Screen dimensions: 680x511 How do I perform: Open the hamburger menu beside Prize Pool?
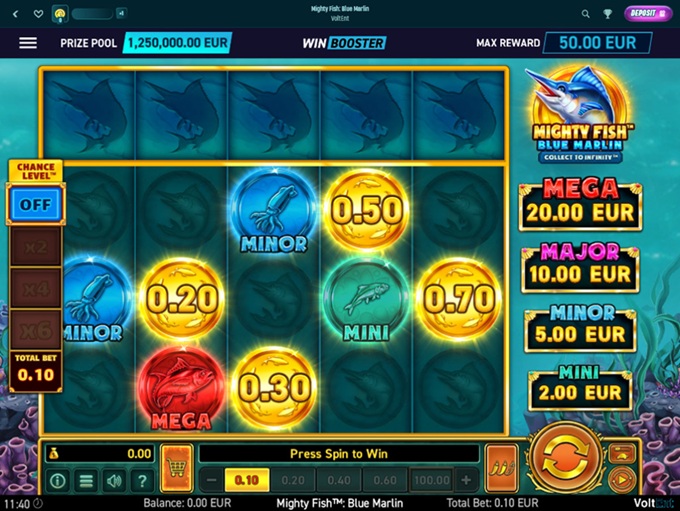click(28, 43)
